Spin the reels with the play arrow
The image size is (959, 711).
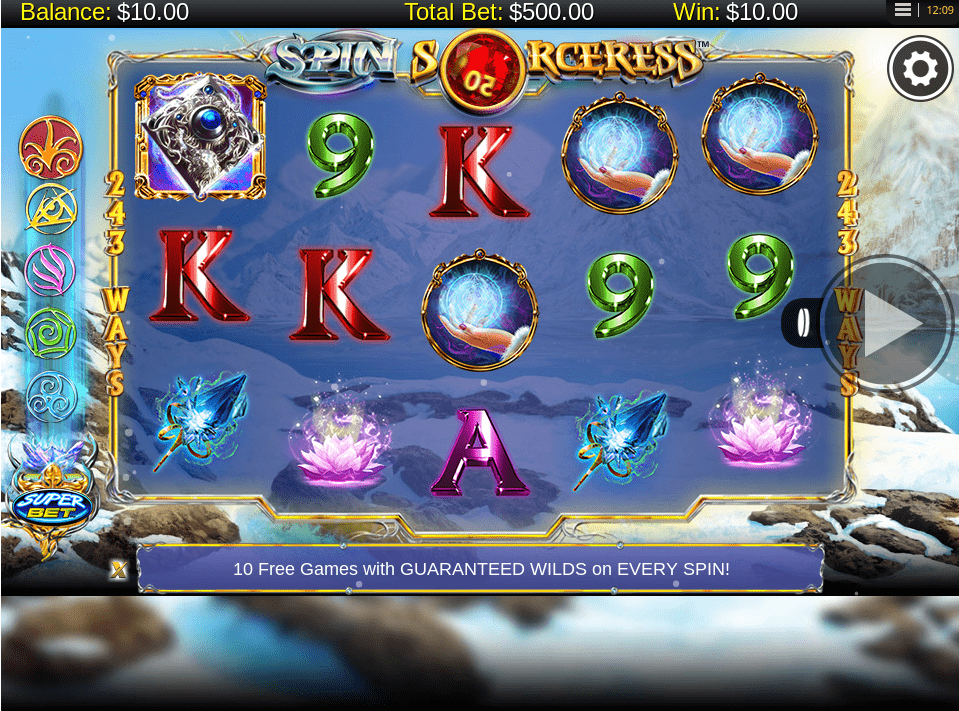tap(888, 324)
